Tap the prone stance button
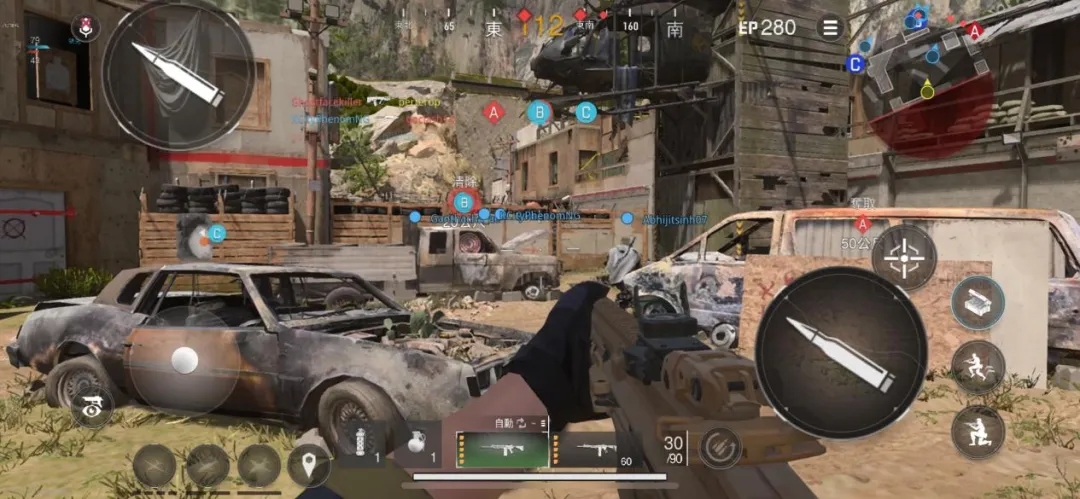Viewport: 1080px width, 499px height. (x=977, y=431)
